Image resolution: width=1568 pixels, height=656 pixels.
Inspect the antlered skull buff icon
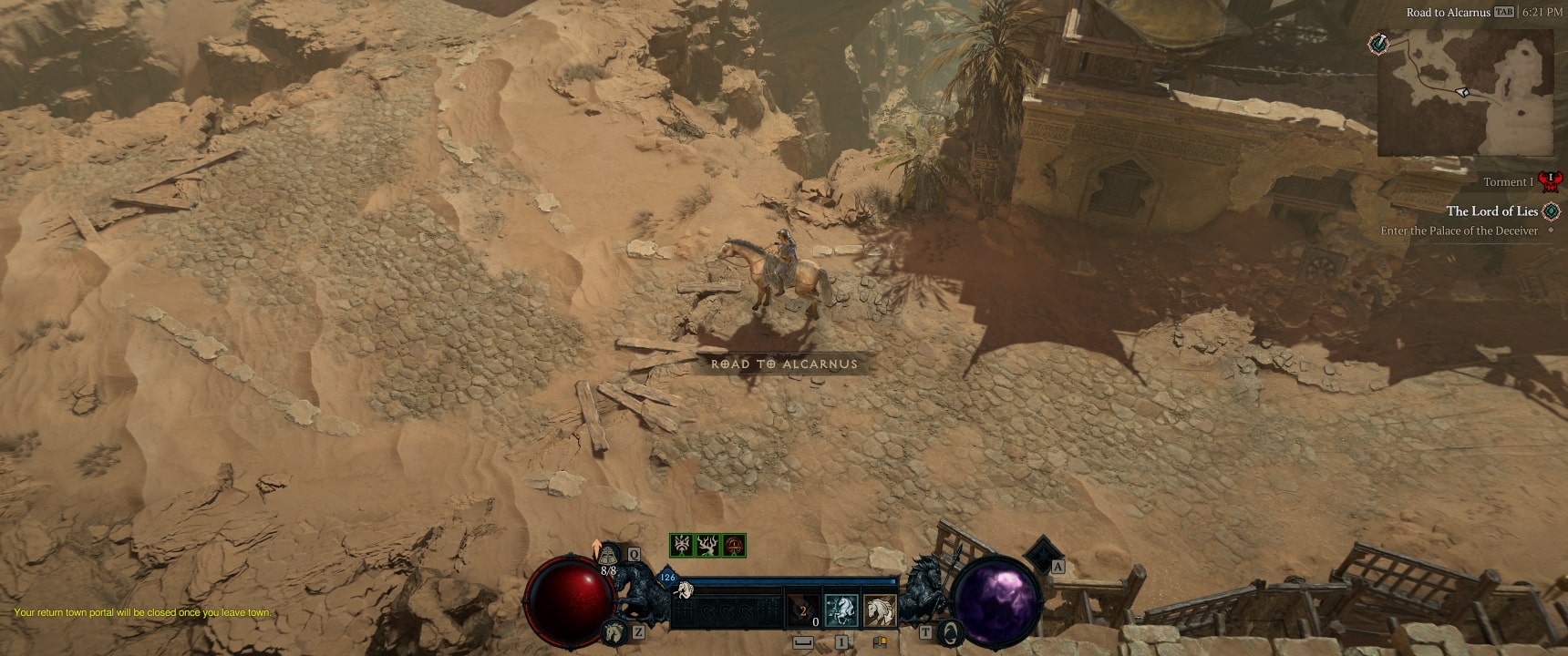[681, 546]
